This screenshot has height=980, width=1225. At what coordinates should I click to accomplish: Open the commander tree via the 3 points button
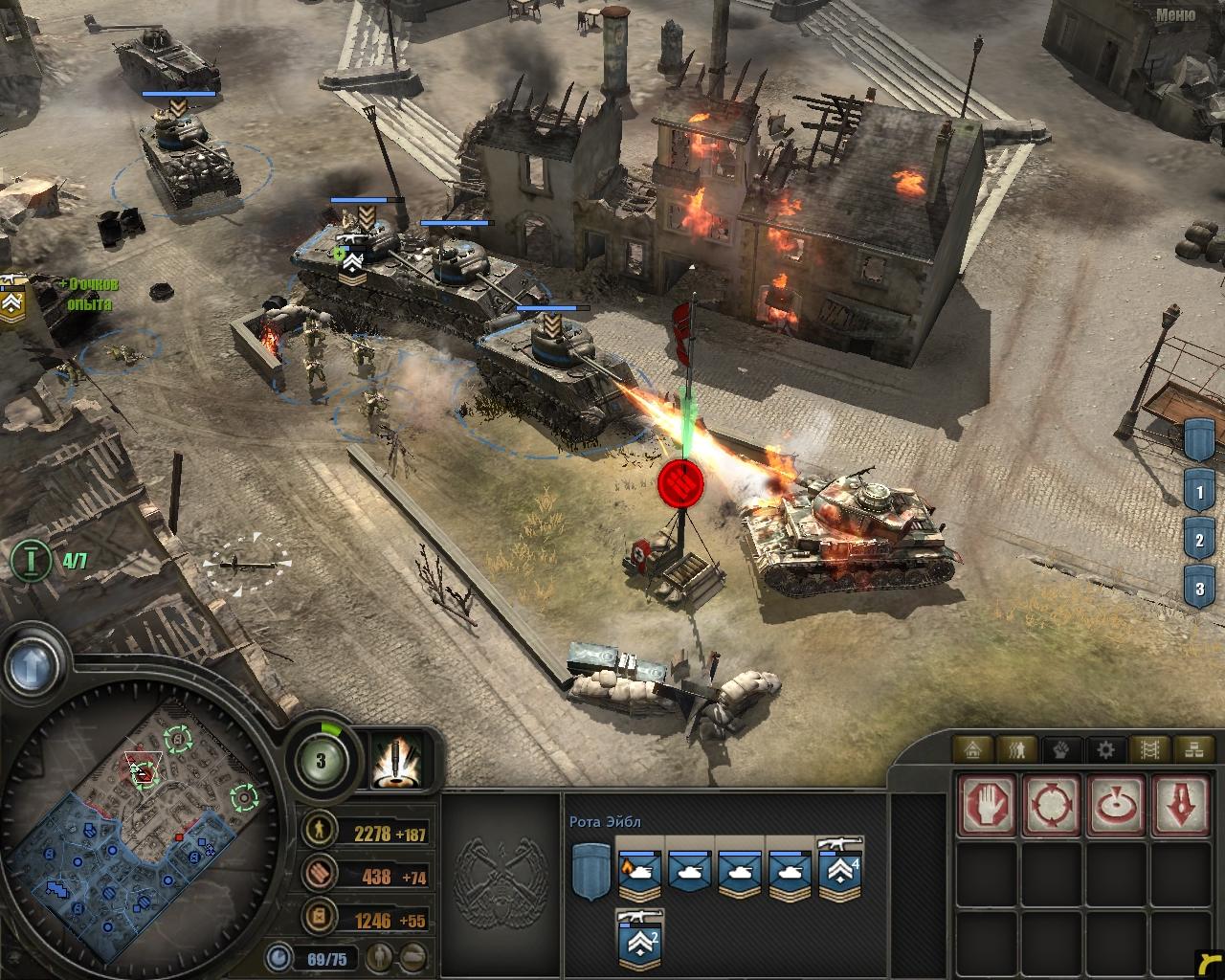point(321,762)
